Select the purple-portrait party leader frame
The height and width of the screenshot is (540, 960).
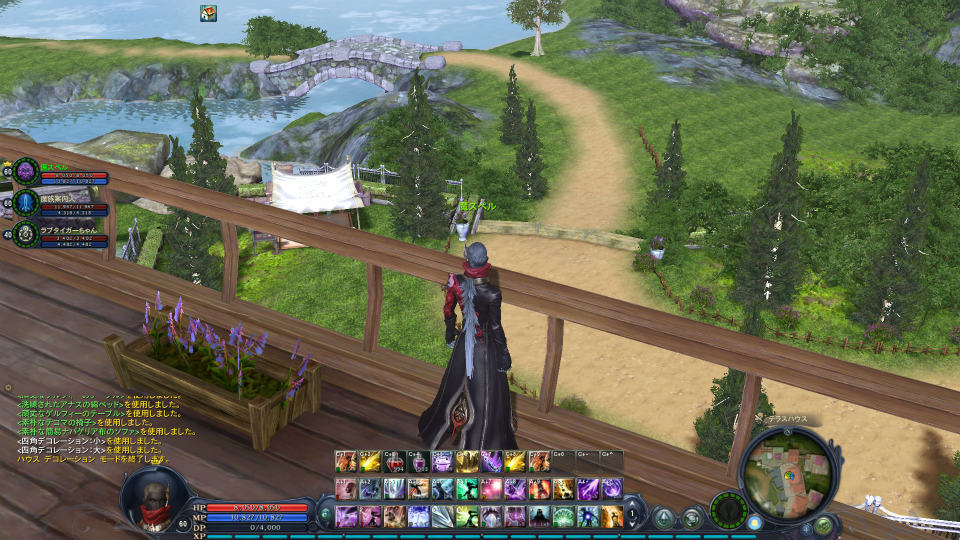[26, 171]
